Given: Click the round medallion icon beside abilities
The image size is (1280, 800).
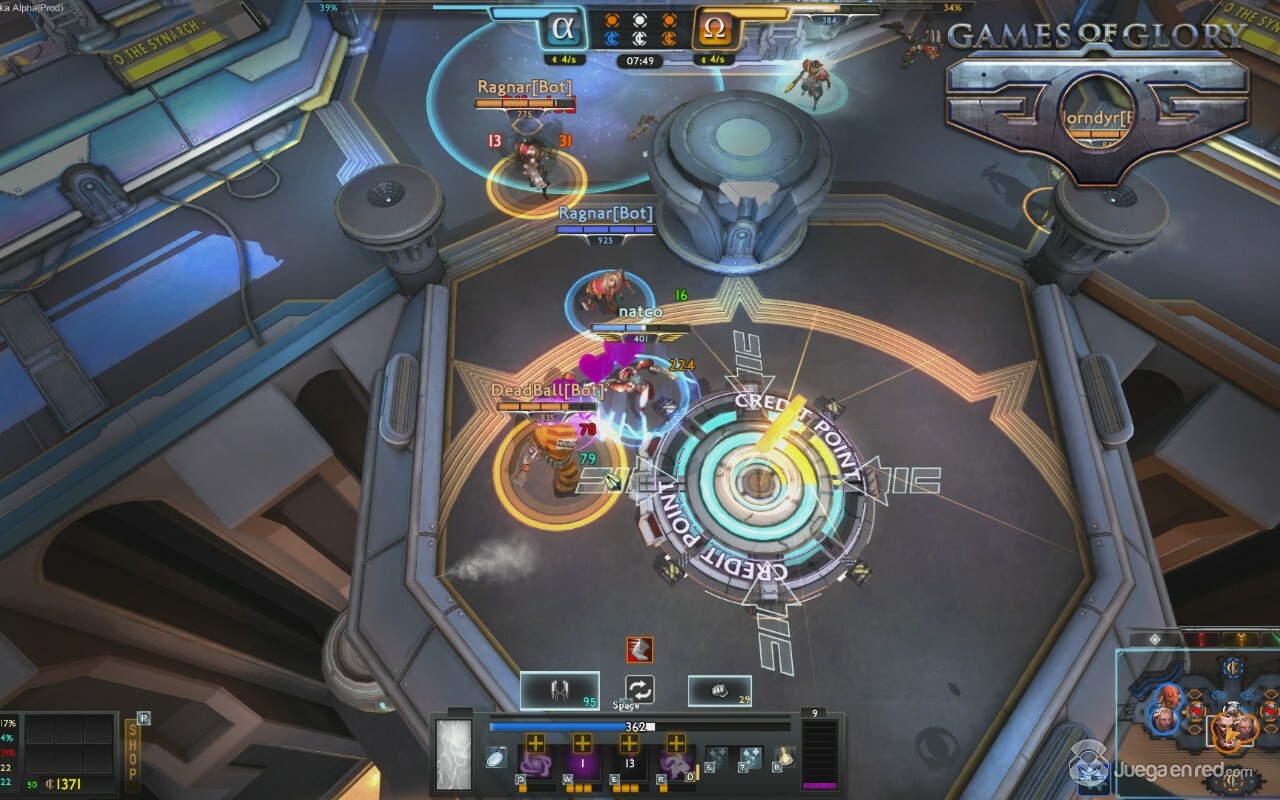Looking at the screenshot, I should (x=495, y=757).
